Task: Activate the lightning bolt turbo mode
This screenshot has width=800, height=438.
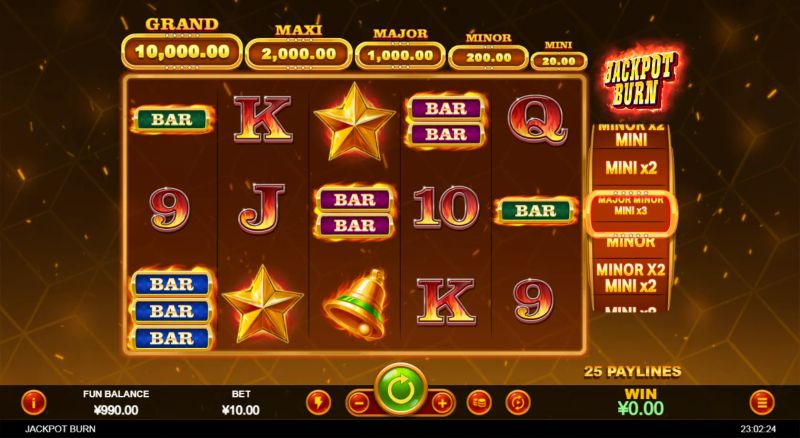Action: click(318, 403)
